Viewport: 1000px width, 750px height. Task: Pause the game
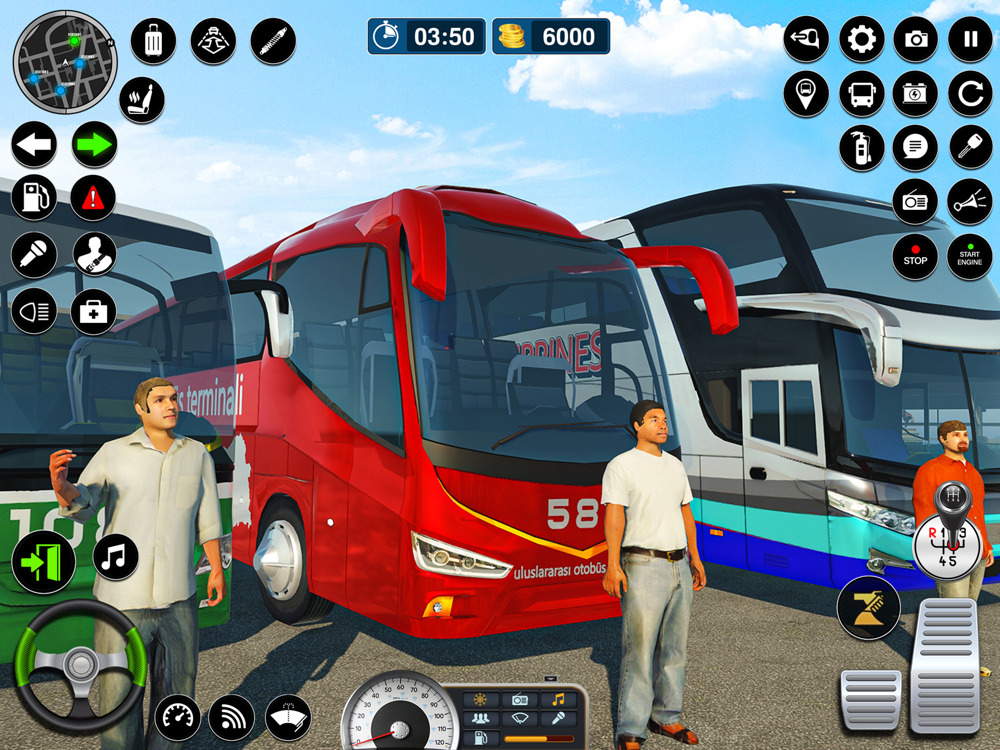tap(969, 40)
